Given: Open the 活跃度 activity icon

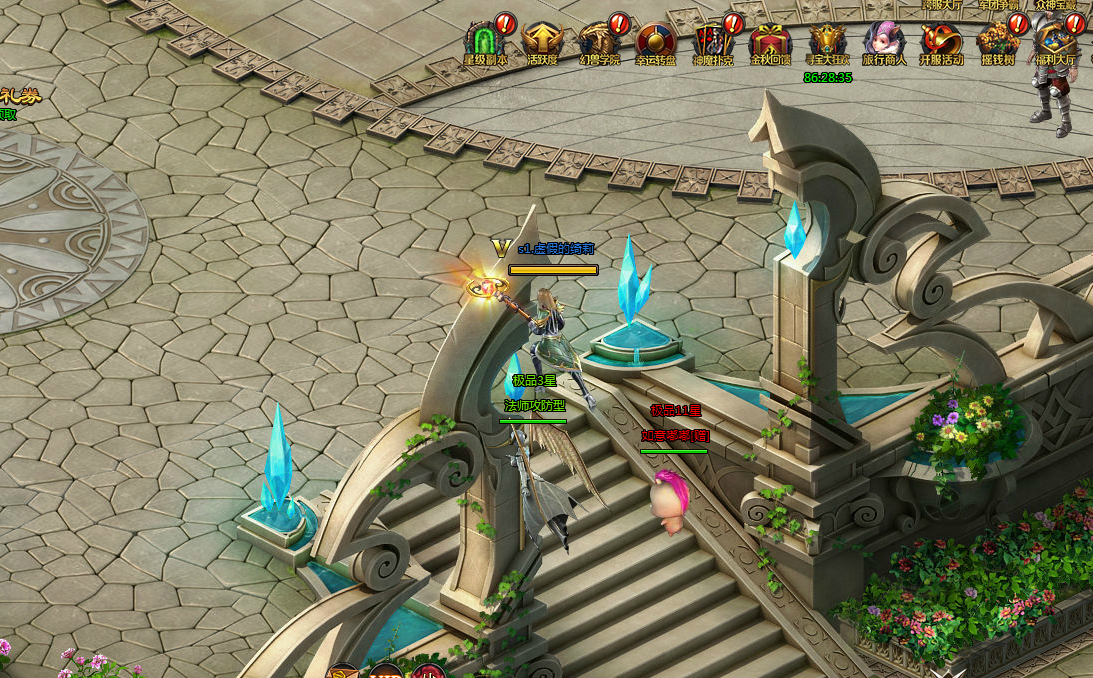Looking at the screenshot, I should click(543, 42).
